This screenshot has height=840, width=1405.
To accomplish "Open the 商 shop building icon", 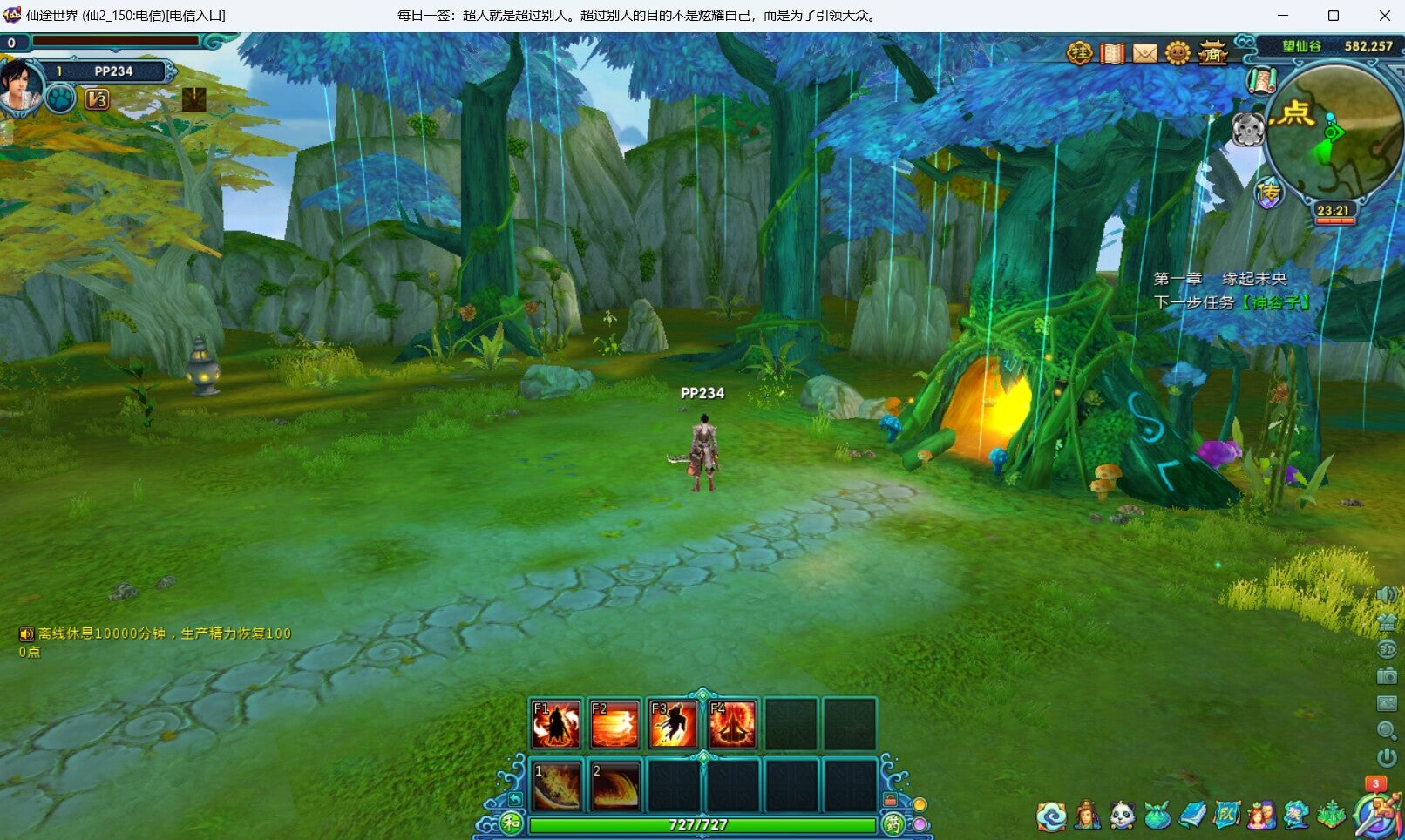I will pos(1212,54).
